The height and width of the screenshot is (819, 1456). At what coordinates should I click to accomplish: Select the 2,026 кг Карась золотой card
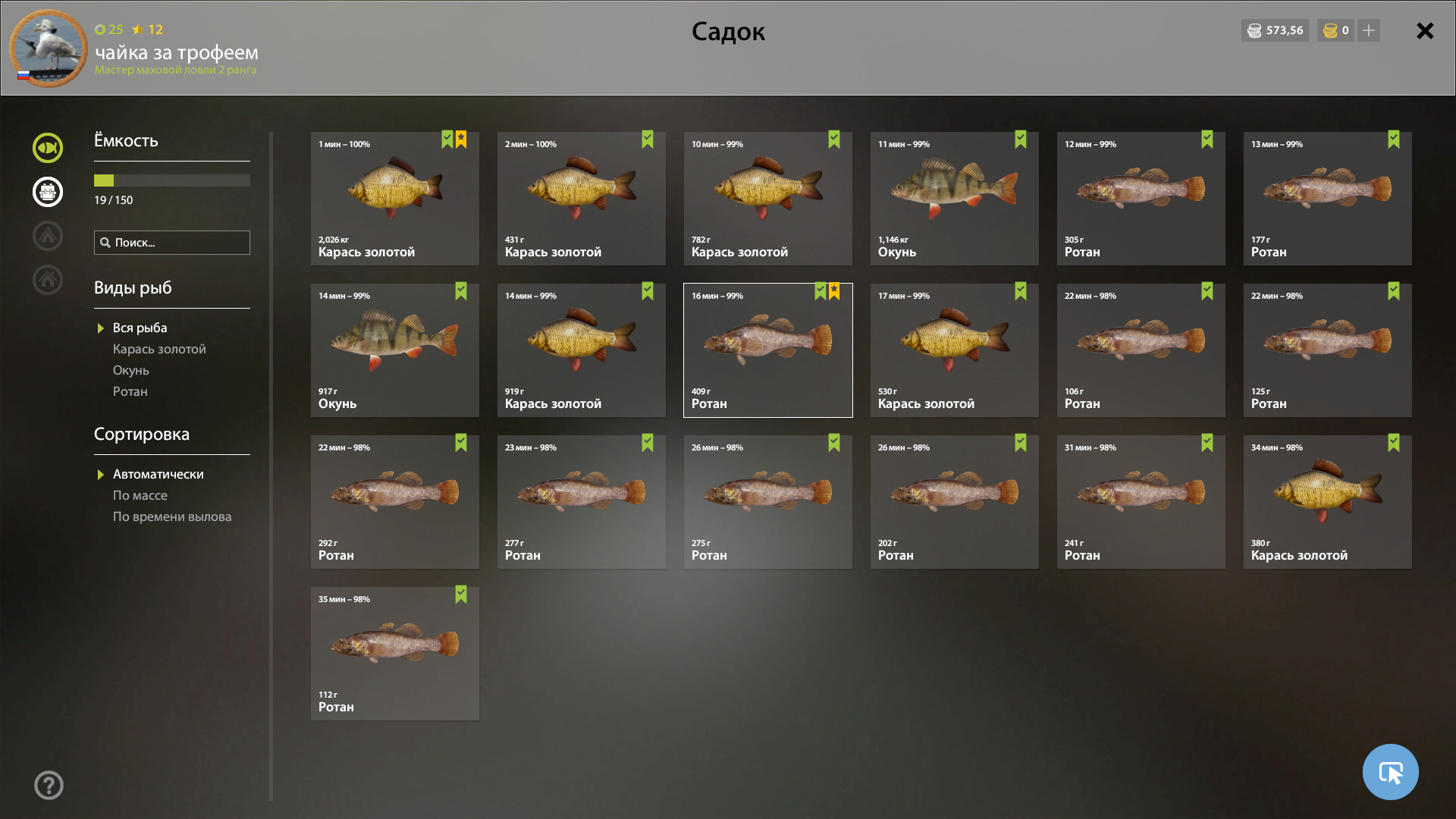click(394, 199)
